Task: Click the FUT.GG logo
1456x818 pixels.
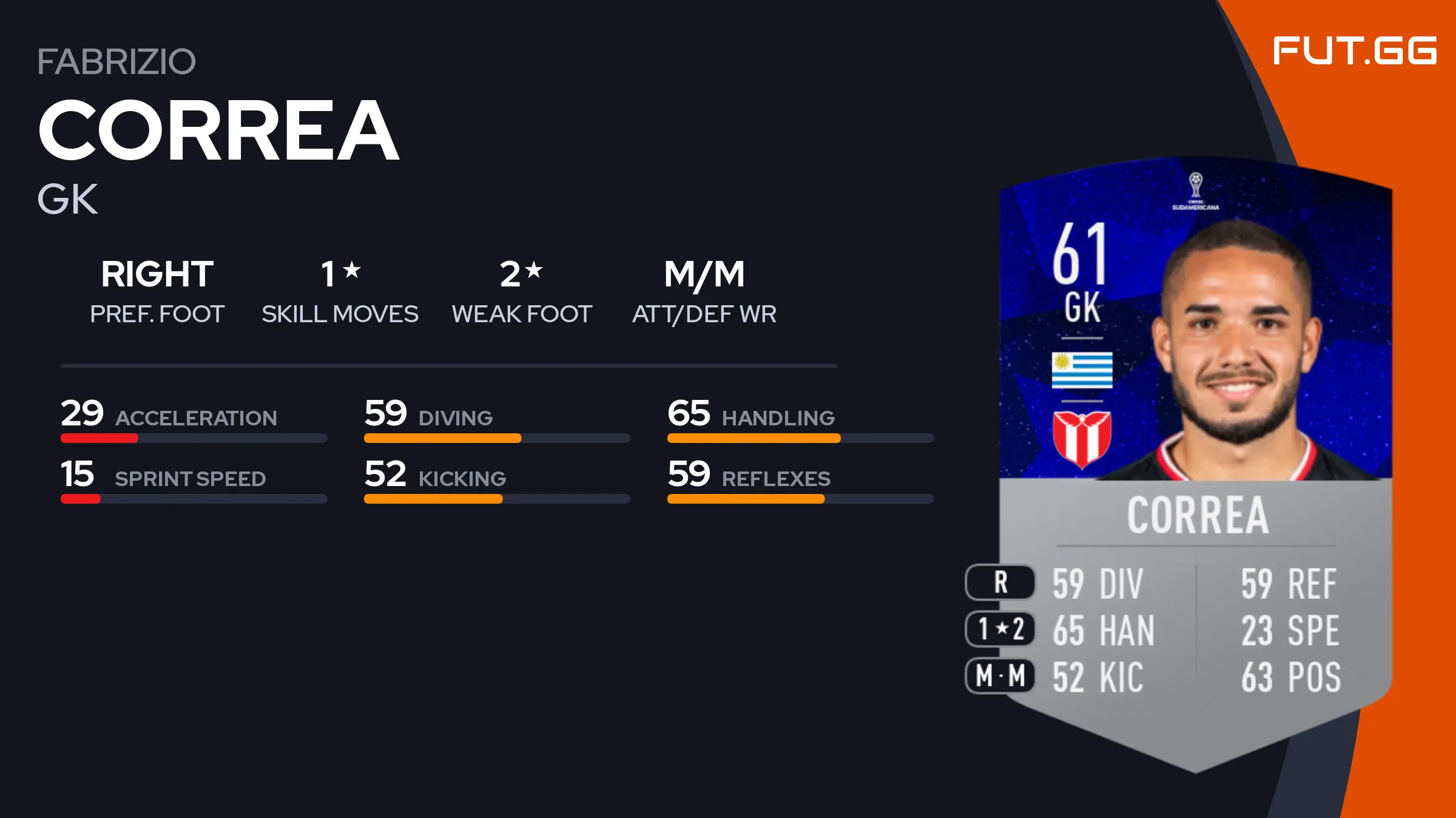Action: (1354, 50)
